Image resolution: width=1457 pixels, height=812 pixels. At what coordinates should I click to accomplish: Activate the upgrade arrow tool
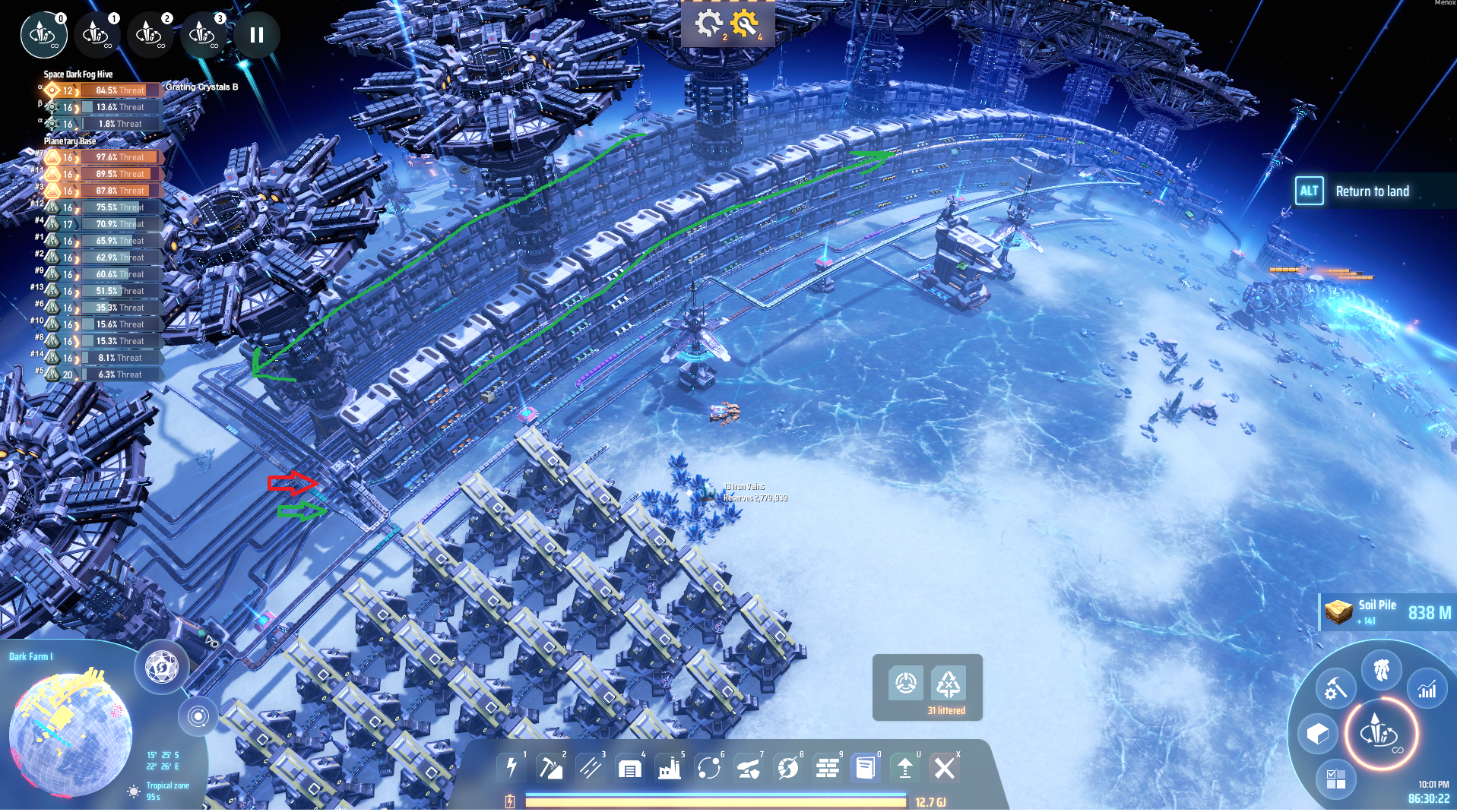pyautogui.click(x=904, y=768)
